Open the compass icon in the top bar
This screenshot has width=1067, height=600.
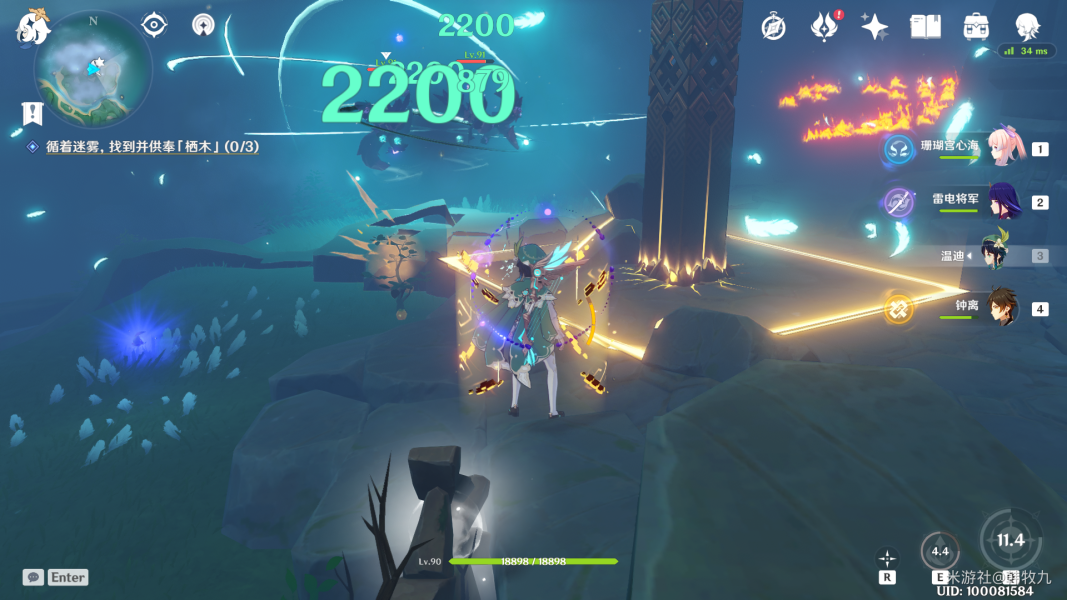point(773,27)
